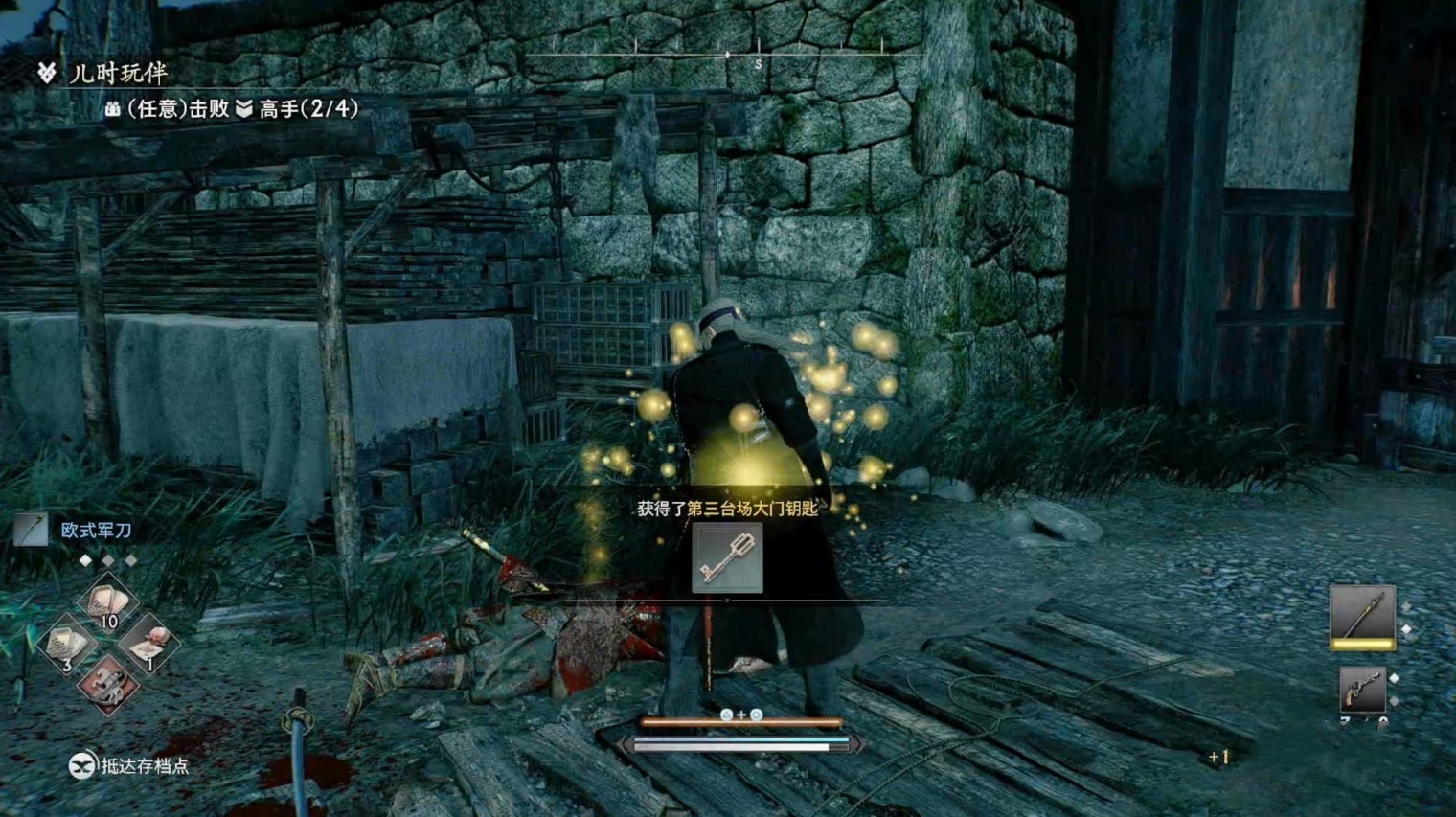Screen dimensions: 1456x817
Task: Select the red grappling hook item slot
Action: coord(107,684)
